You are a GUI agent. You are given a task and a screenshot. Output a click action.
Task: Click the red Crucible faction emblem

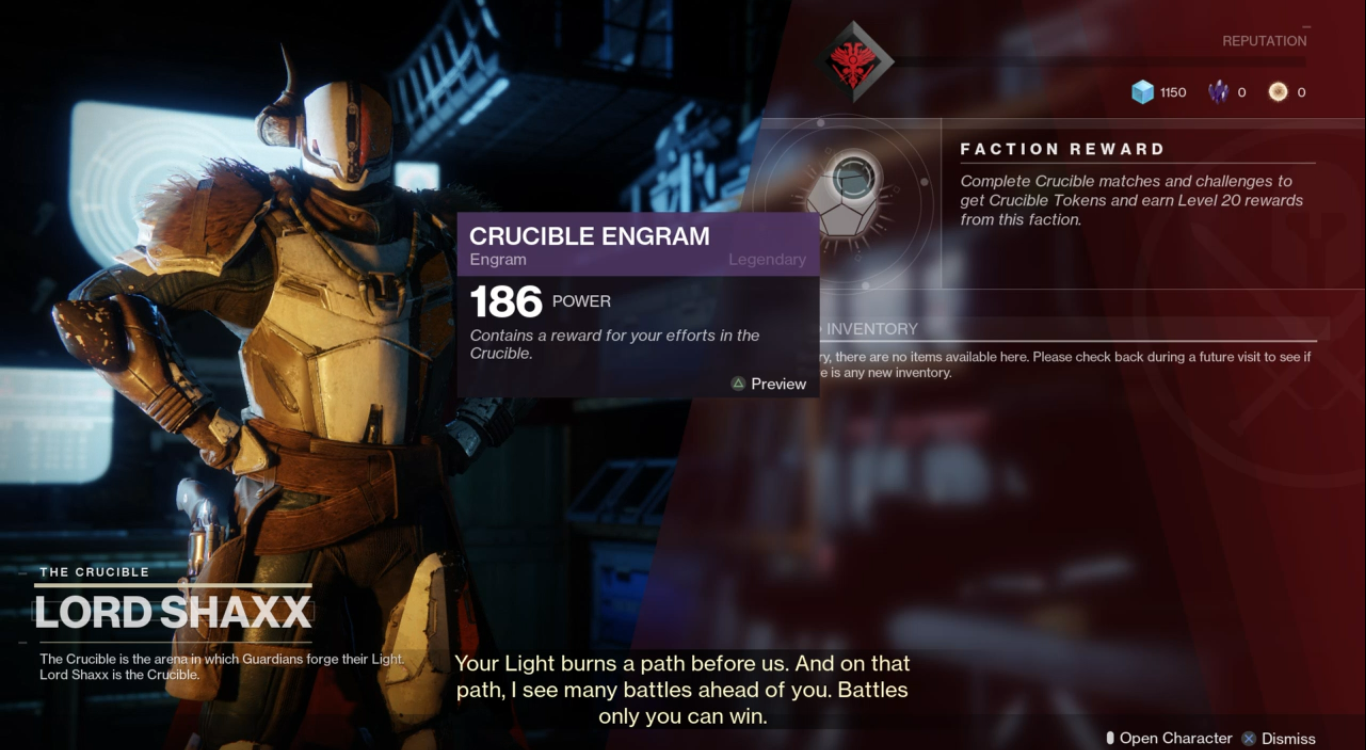click(x=853, y=59)
